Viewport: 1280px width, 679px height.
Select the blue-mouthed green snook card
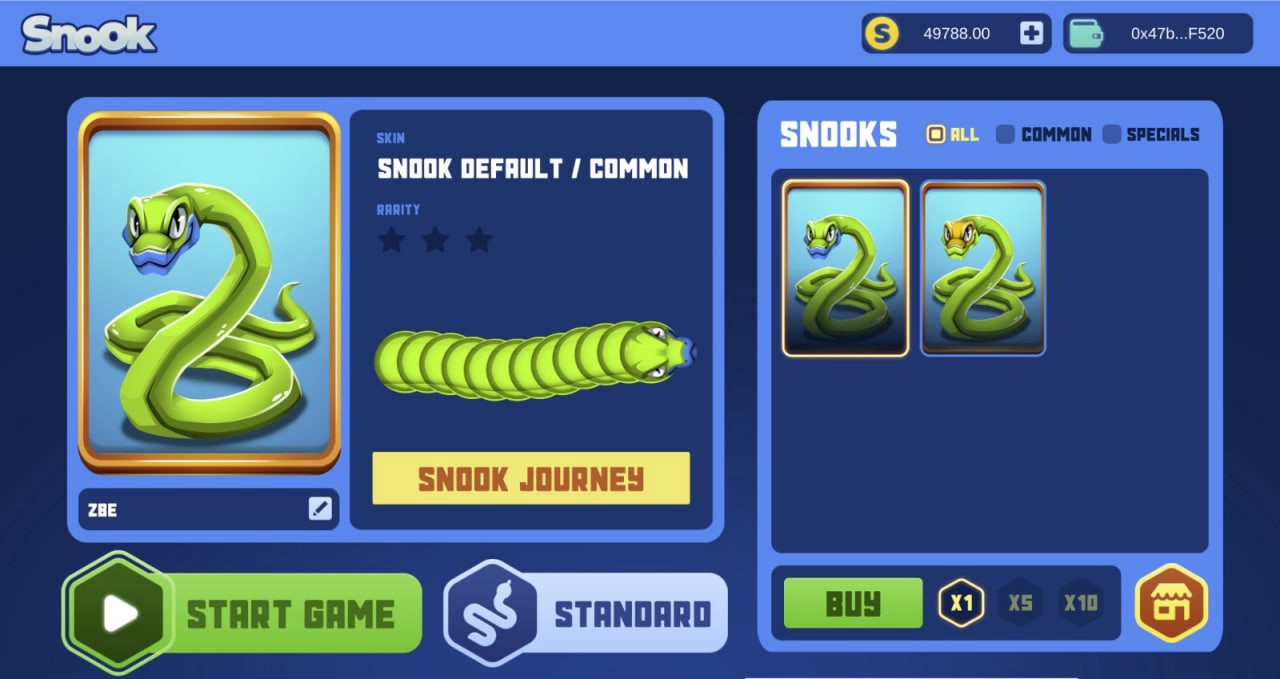845,268
